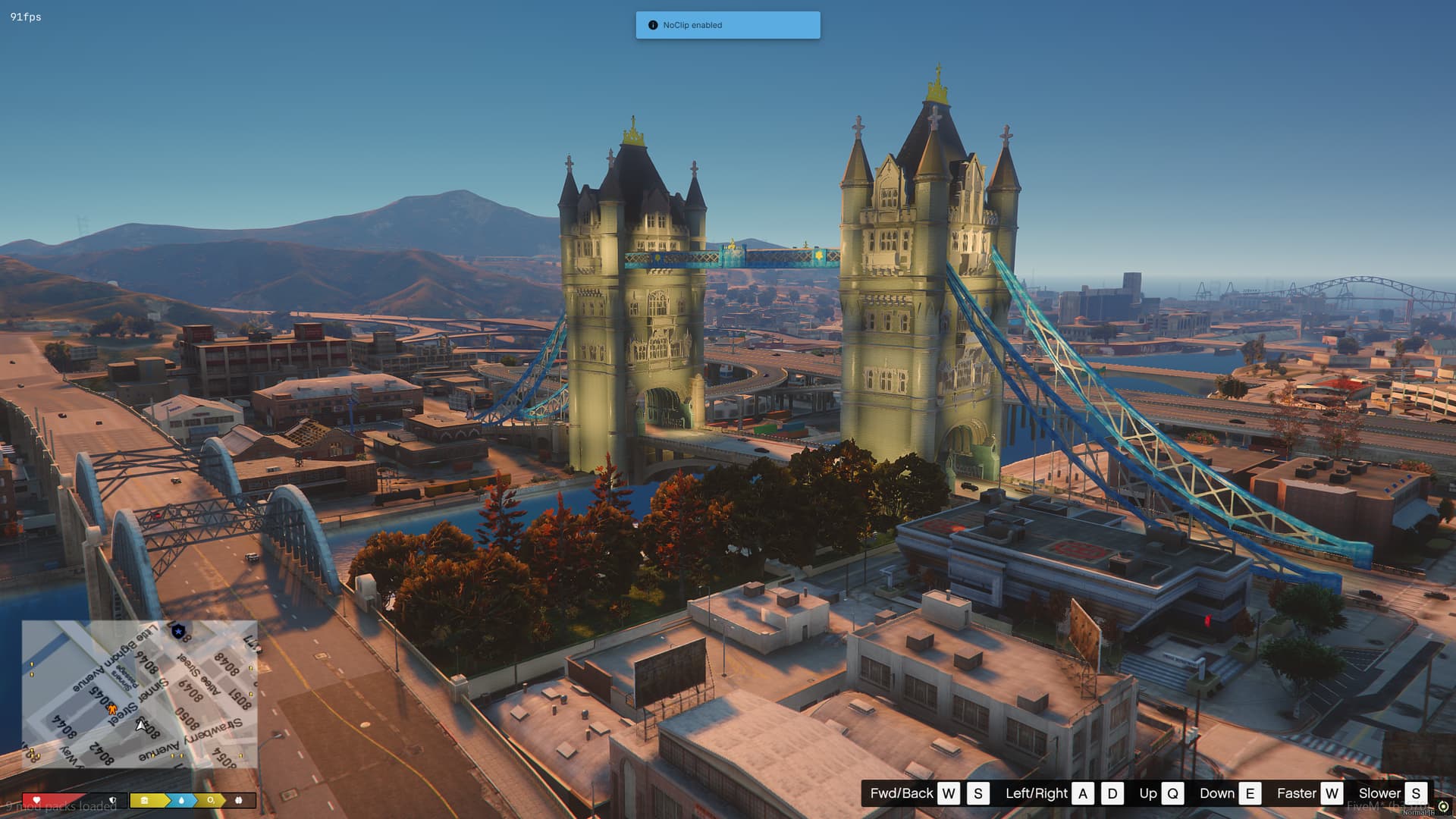
Task: Dismiss the NoClip enabled notification
Action: pos(728,25)
